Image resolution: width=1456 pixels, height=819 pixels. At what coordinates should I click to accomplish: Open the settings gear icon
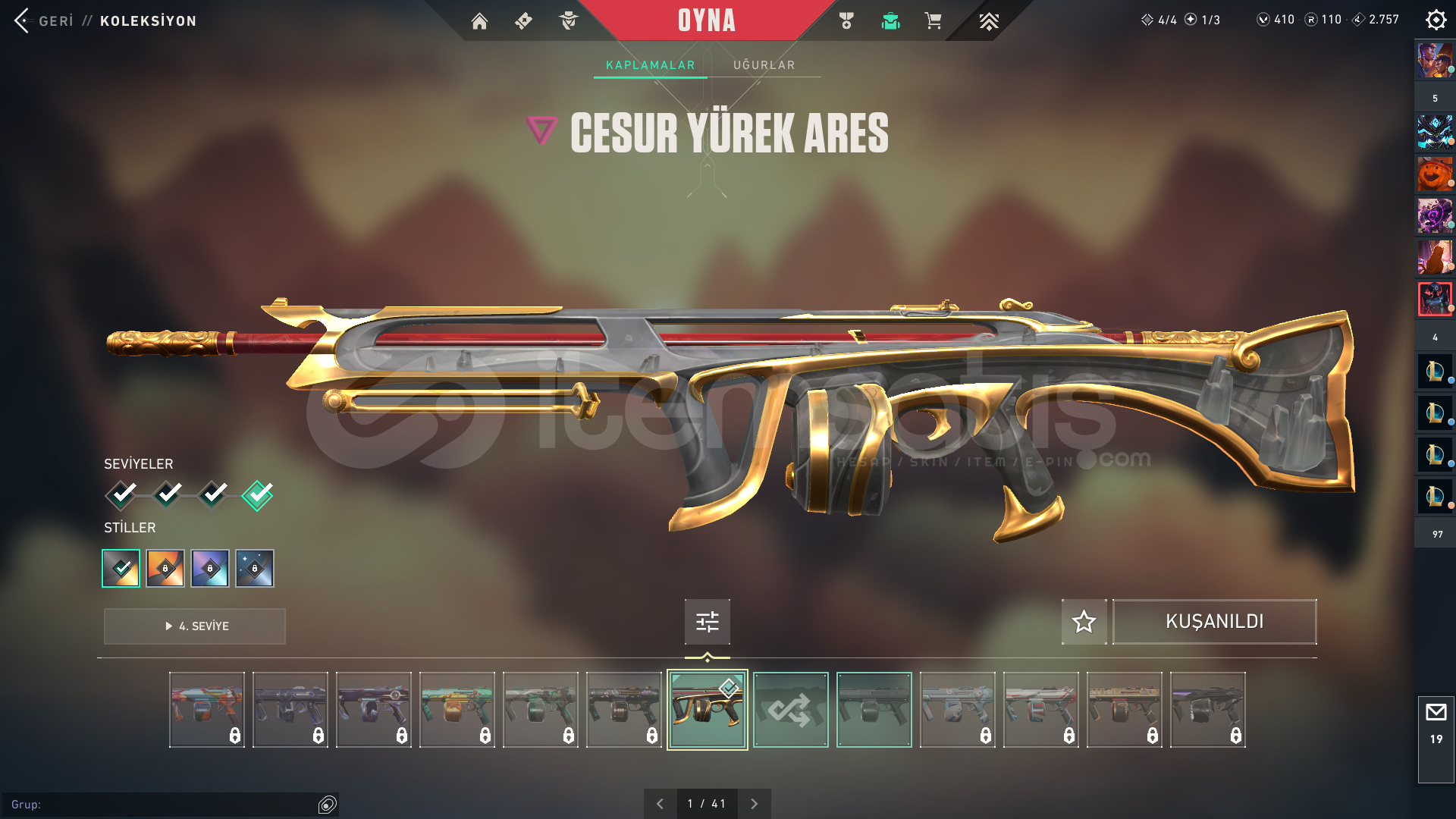[1436, 20]
